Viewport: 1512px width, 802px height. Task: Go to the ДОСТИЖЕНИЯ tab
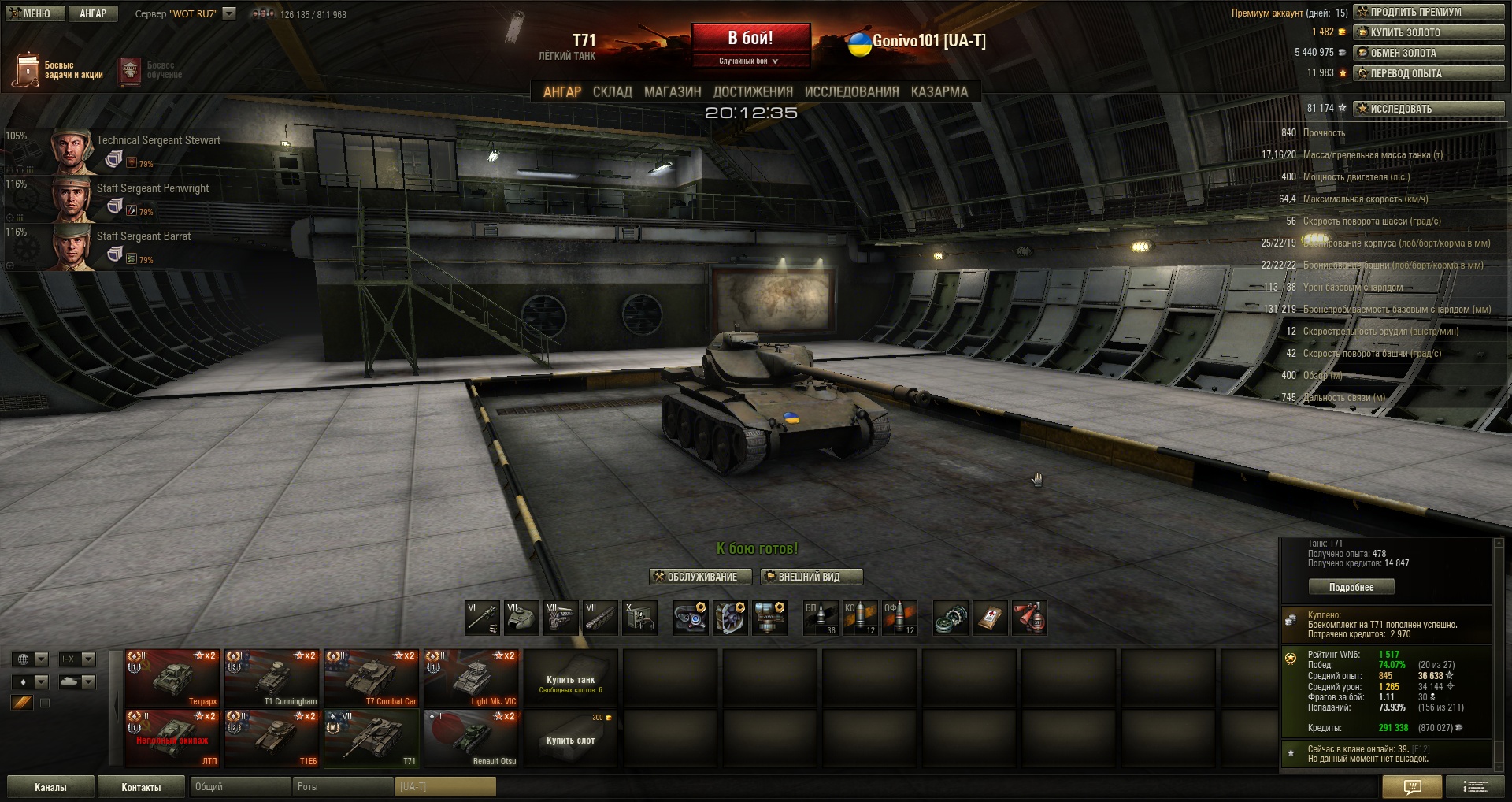click(753, 91)
